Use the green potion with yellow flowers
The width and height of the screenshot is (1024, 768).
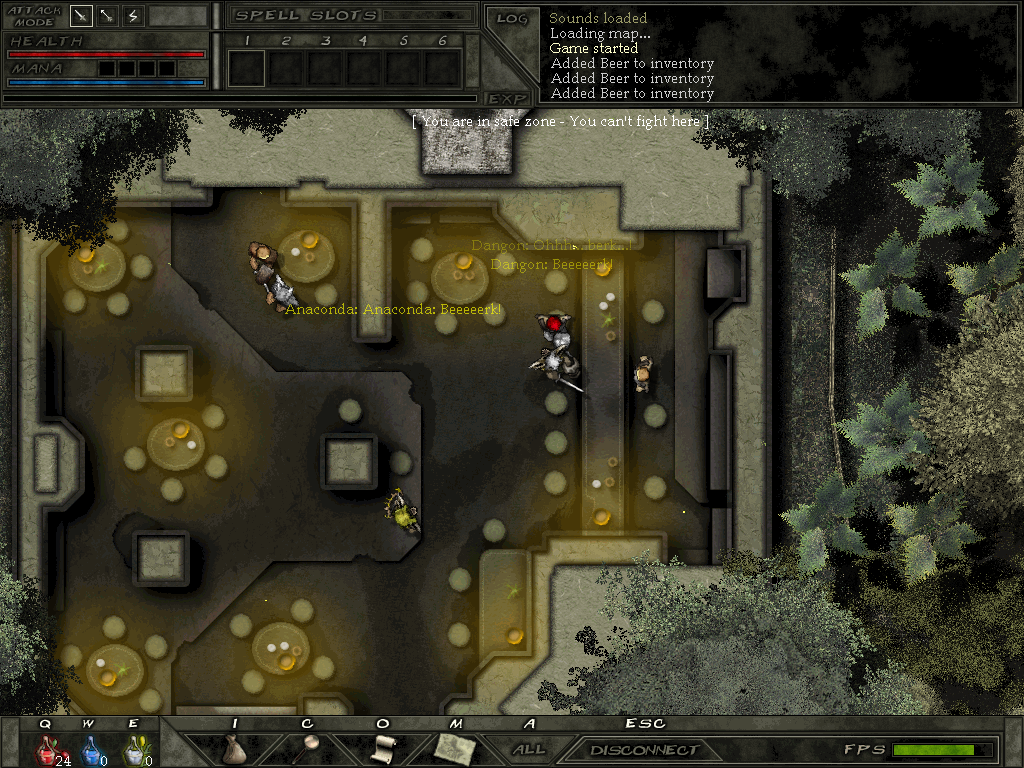(x=133, y=749)
